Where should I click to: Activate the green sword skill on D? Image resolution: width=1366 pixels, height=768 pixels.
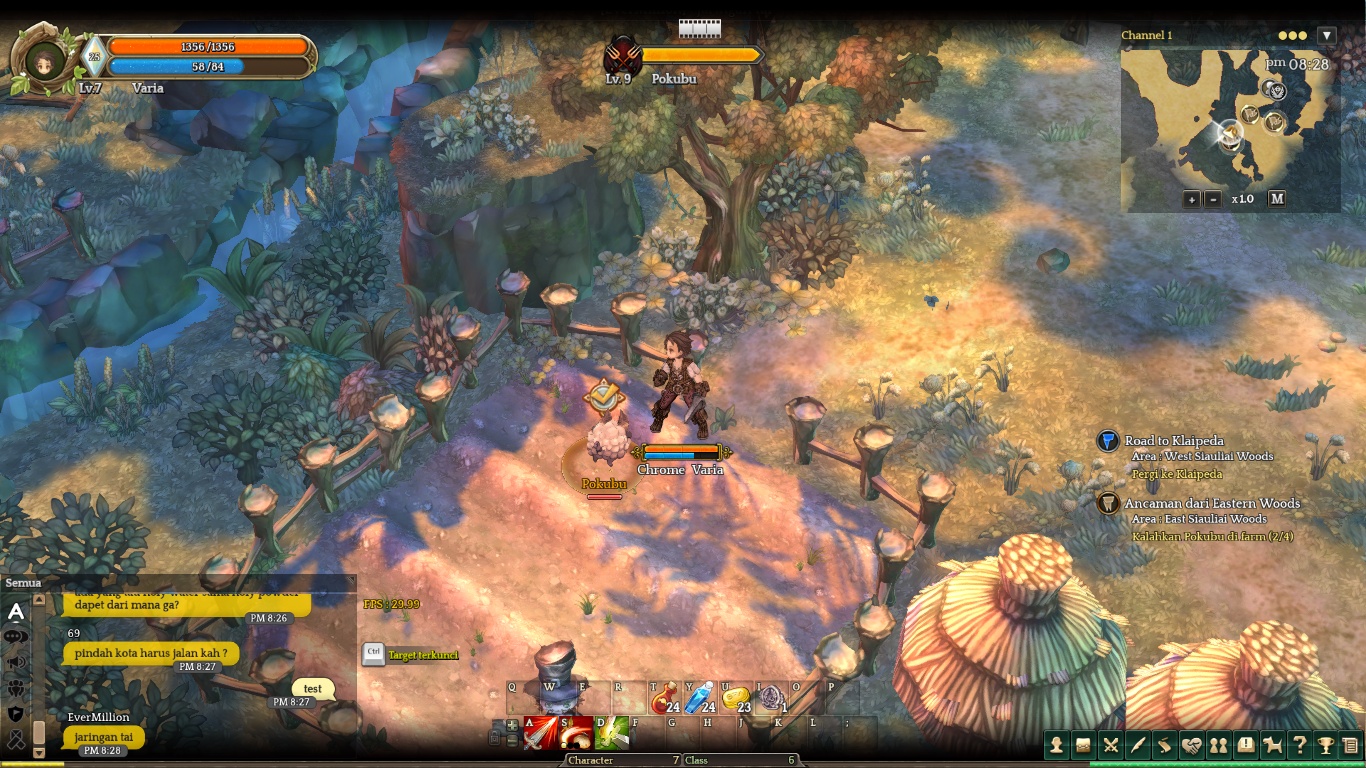pyautogui.click(x=611, y=733)
